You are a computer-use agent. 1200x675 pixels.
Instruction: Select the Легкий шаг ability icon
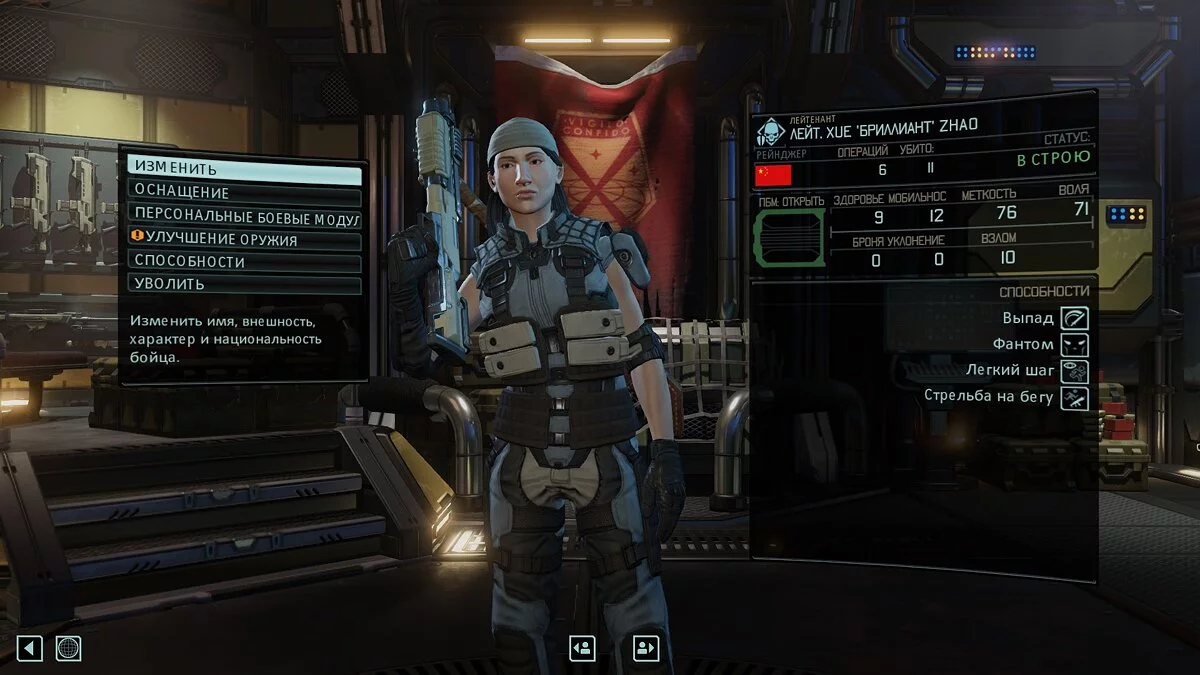pyautogui.click(x=1075, y=371)
